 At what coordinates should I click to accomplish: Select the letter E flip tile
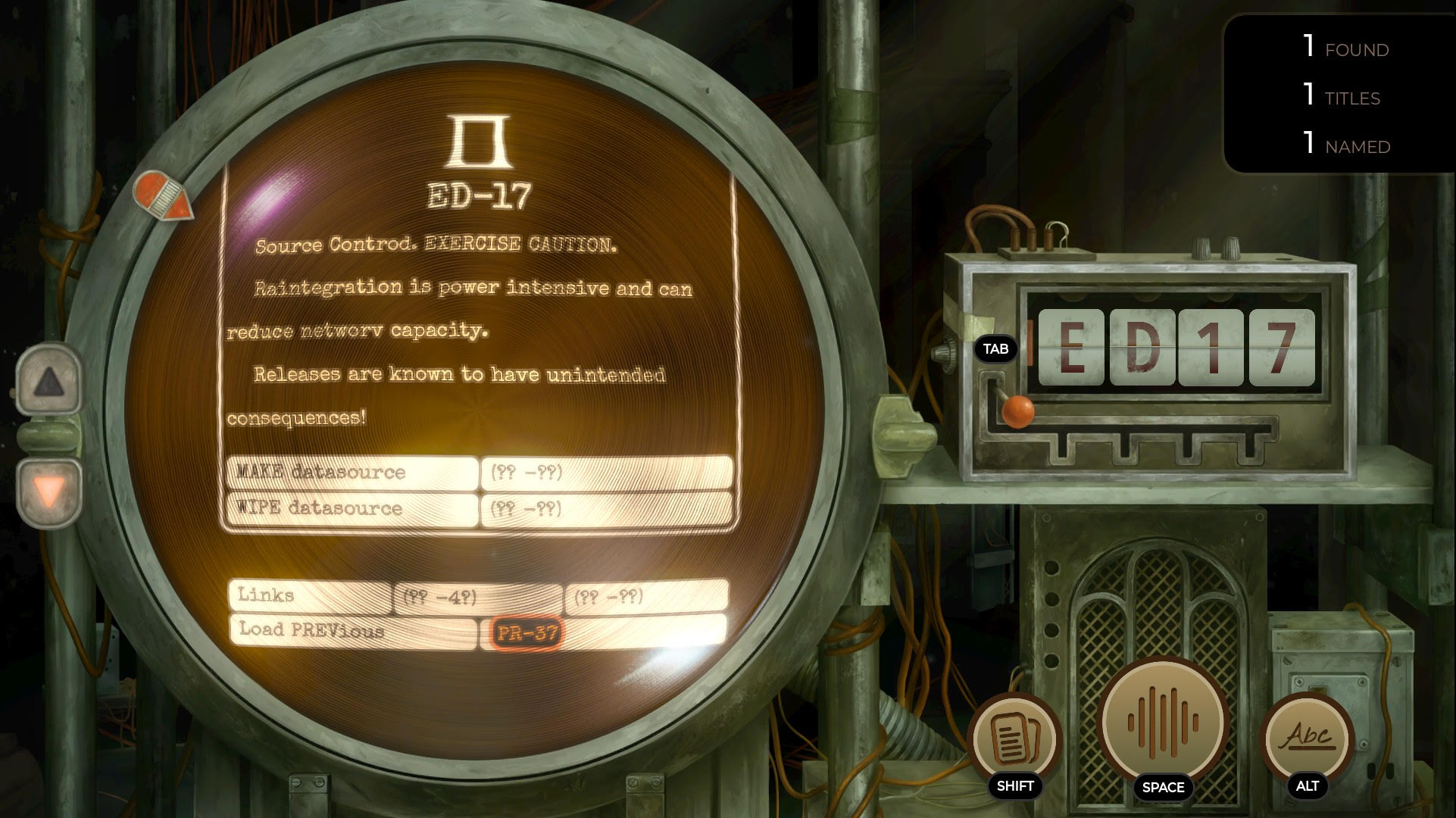(x=1070, y=347)
